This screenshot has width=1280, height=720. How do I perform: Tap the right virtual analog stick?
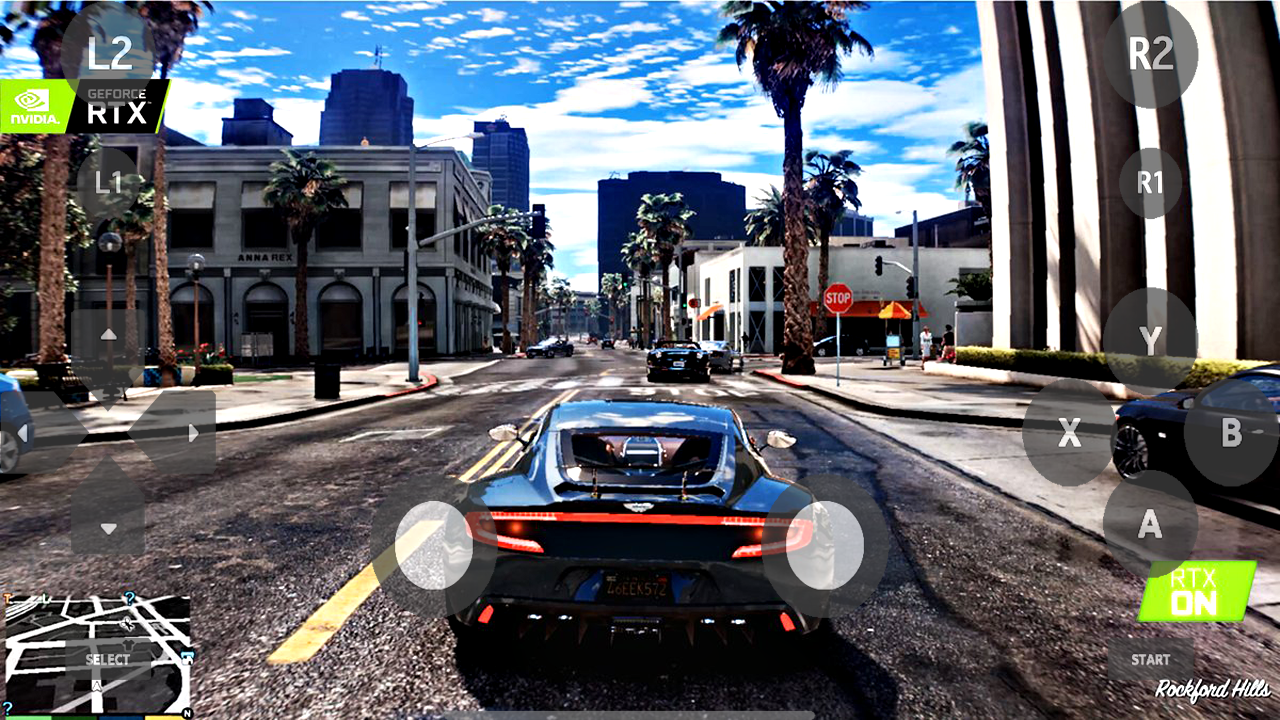click(830, 546)
